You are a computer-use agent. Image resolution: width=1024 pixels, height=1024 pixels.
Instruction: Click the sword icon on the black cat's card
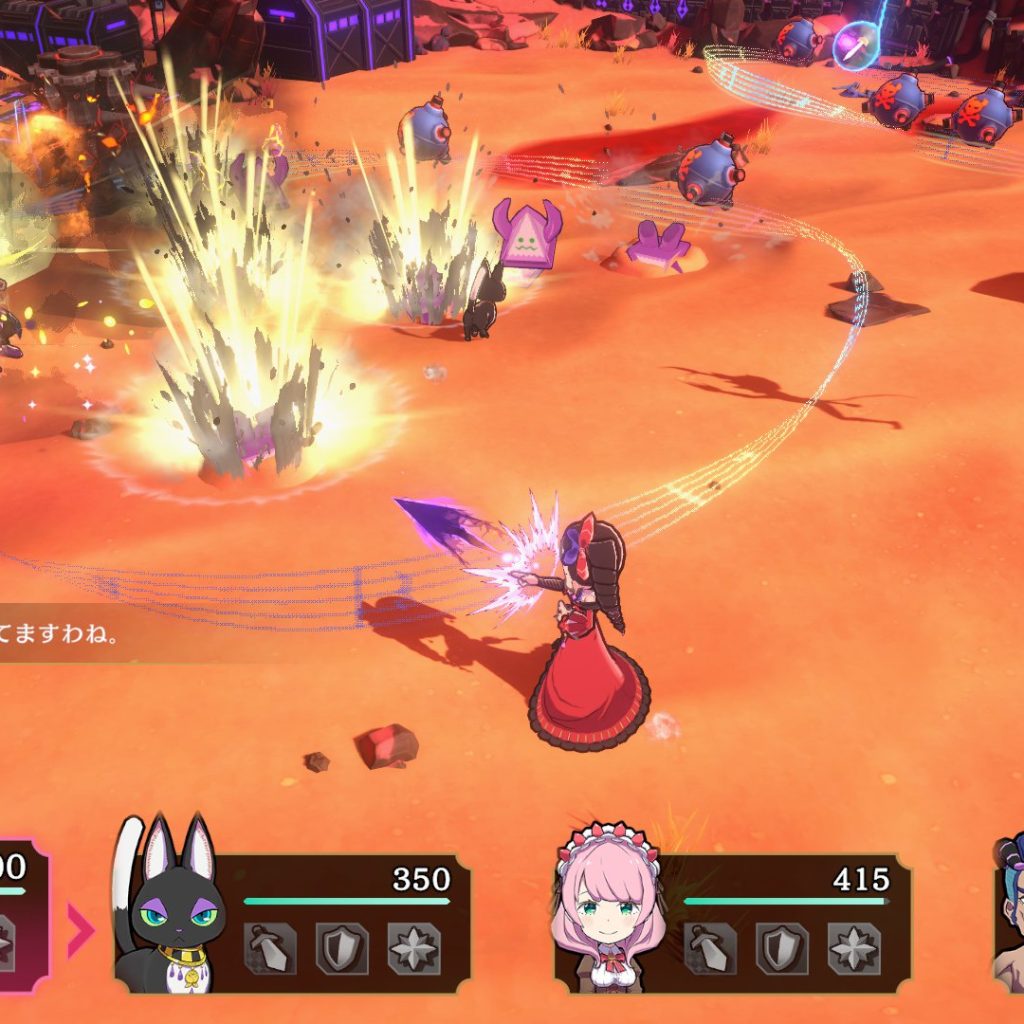pos(270,948)
